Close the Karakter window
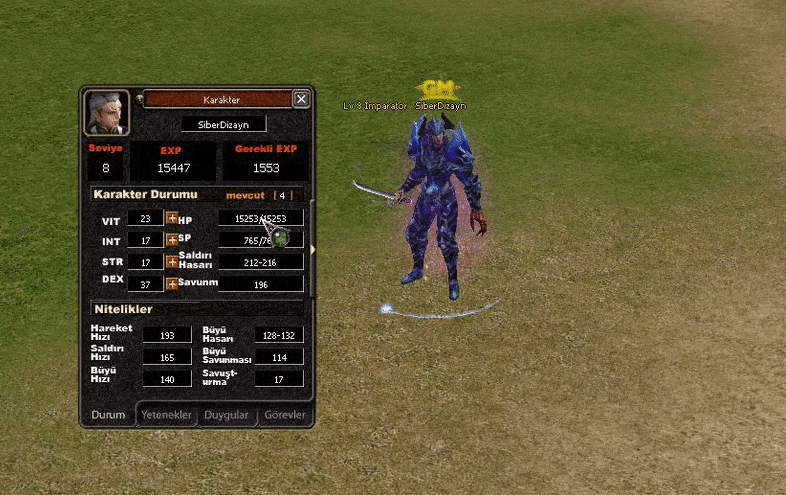 pos(301,99)
